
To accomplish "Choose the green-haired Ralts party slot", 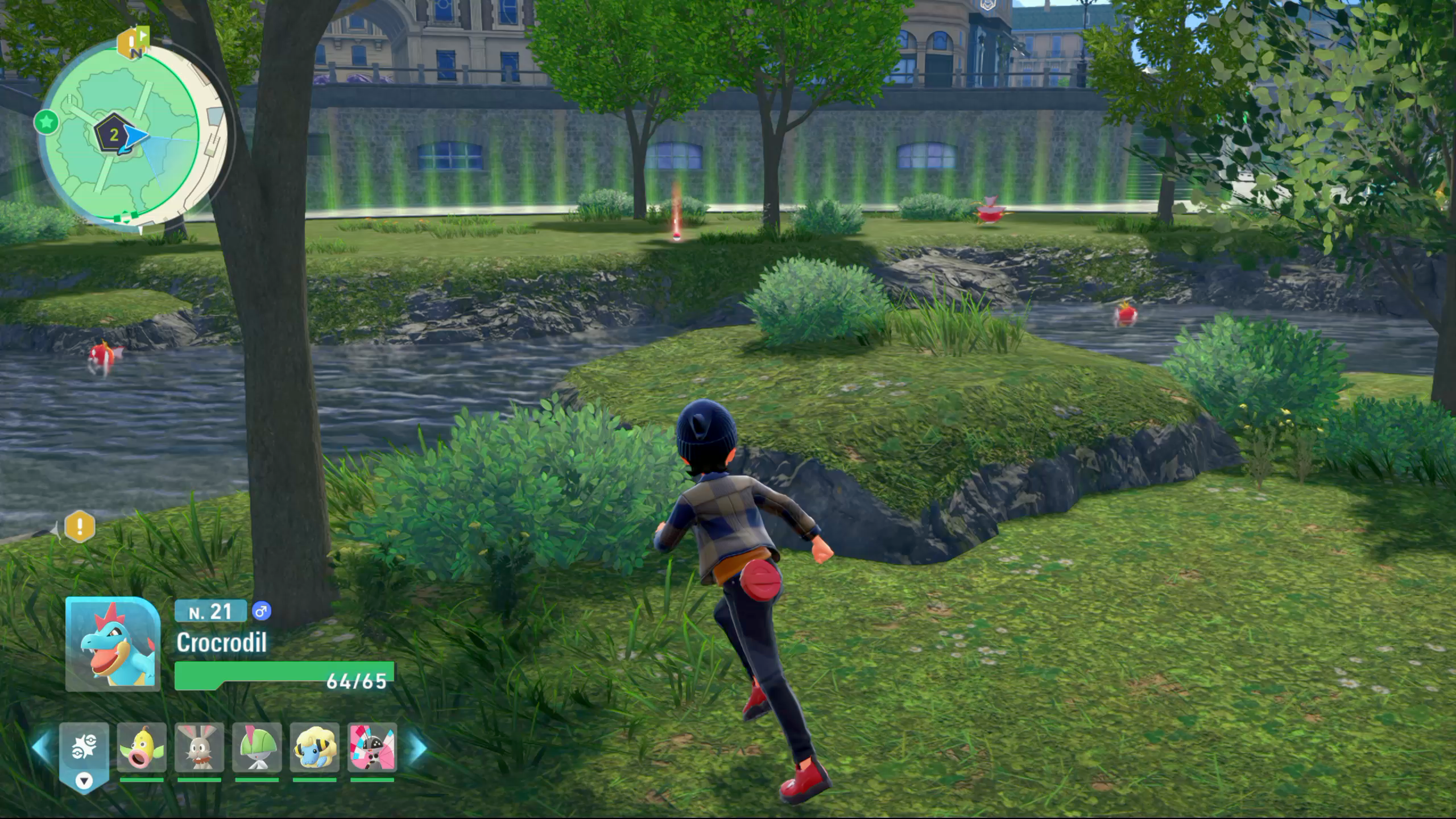I will tap(257, 748).
